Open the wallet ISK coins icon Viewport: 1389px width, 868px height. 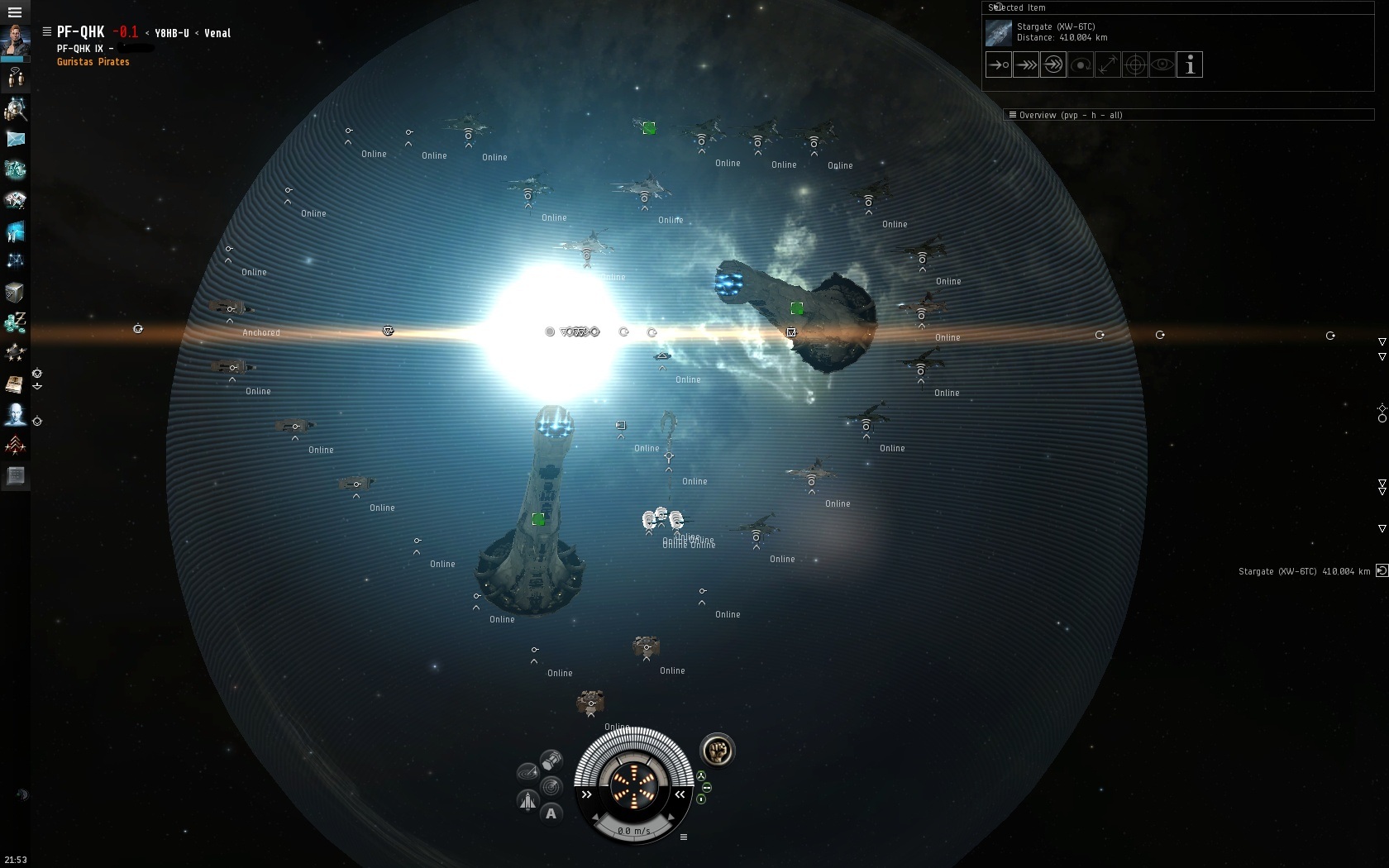(15, 322)
